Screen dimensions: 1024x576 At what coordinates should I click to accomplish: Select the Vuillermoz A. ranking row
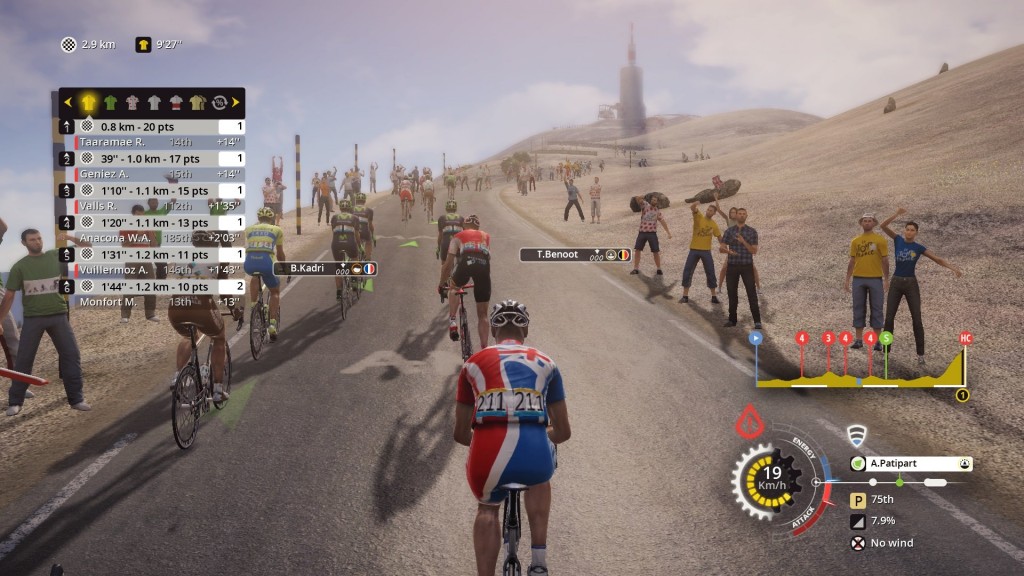152,270
